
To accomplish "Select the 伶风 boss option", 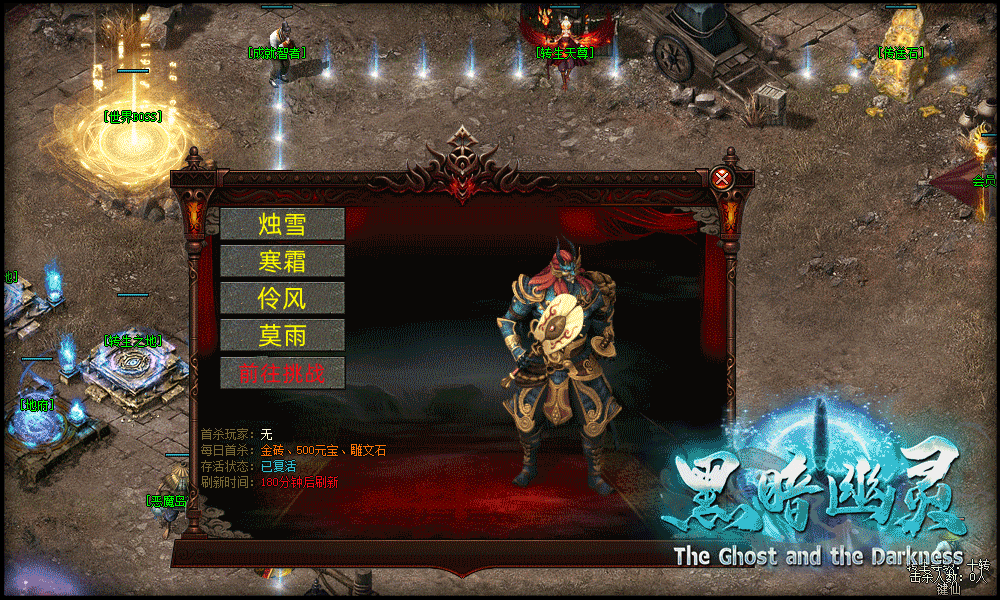I will 282,298.
